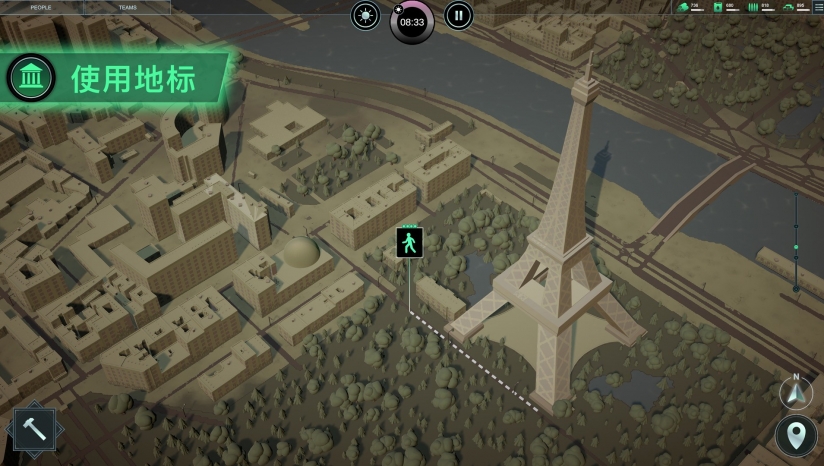Open the hamburger menu in the top corner
824x466 pixels.
817,6
